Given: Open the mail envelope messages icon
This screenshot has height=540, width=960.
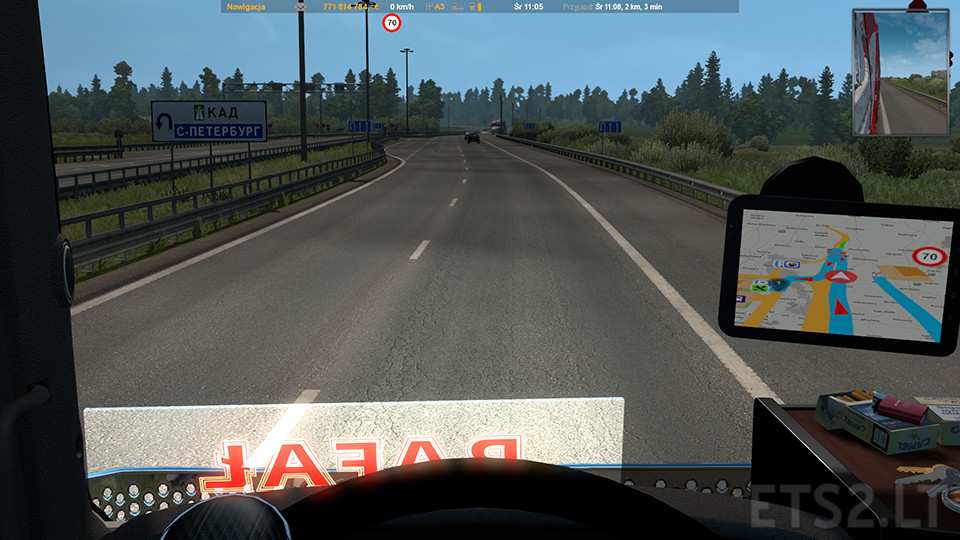Looking at the screenshot, I should coord(300,6).
